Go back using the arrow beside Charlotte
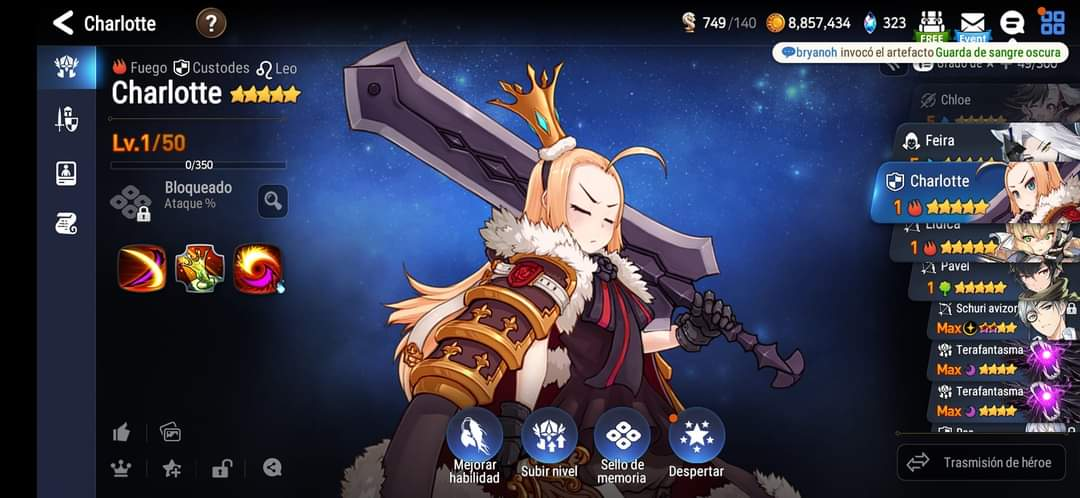The image size is (1080, 498). point(64,22)
